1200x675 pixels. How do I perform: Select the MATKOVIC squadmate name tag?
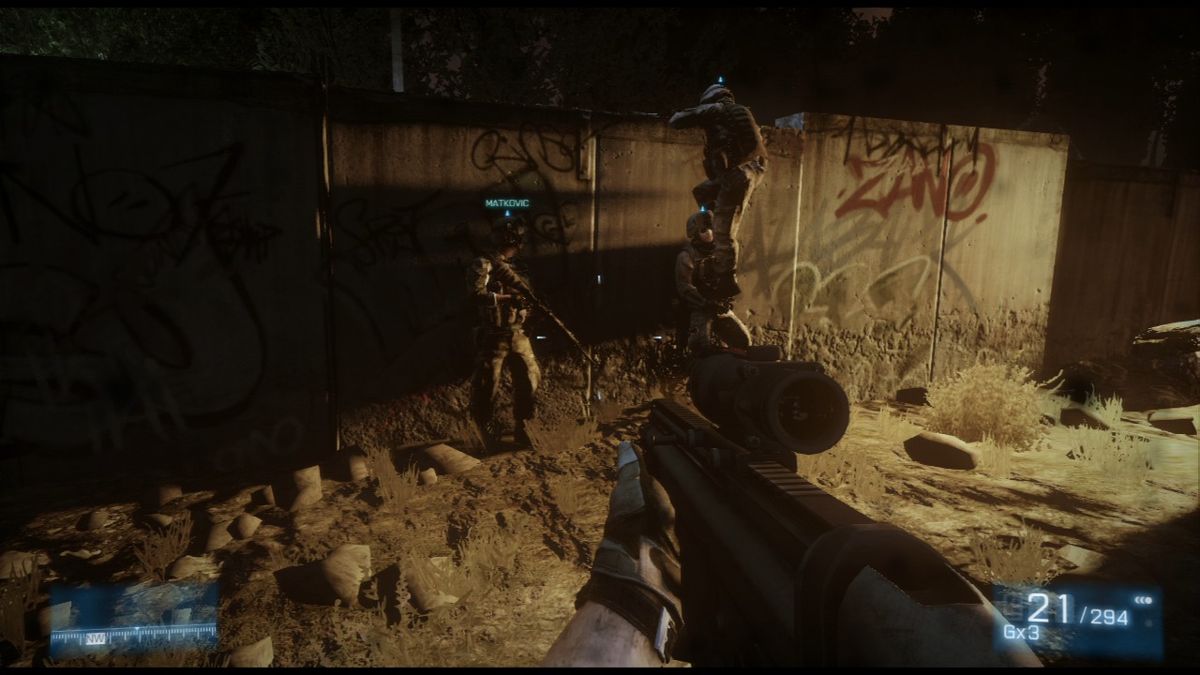tap(507, 203)
